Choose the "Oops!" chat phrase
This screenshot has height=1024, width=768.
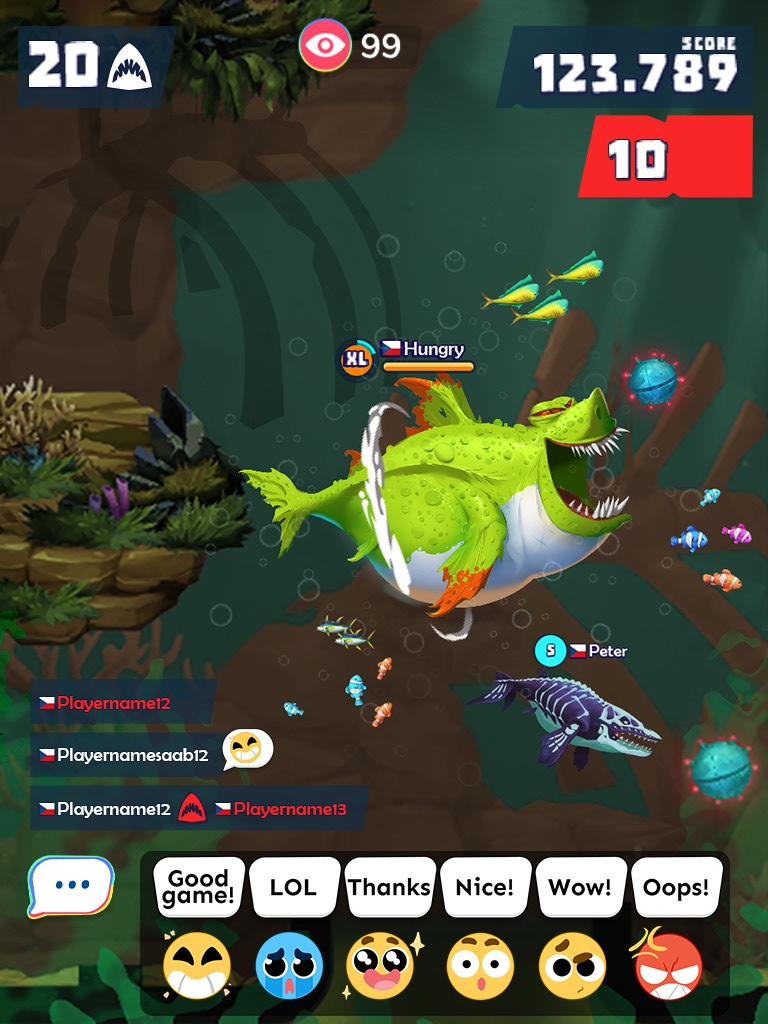(x=676, y=886)
